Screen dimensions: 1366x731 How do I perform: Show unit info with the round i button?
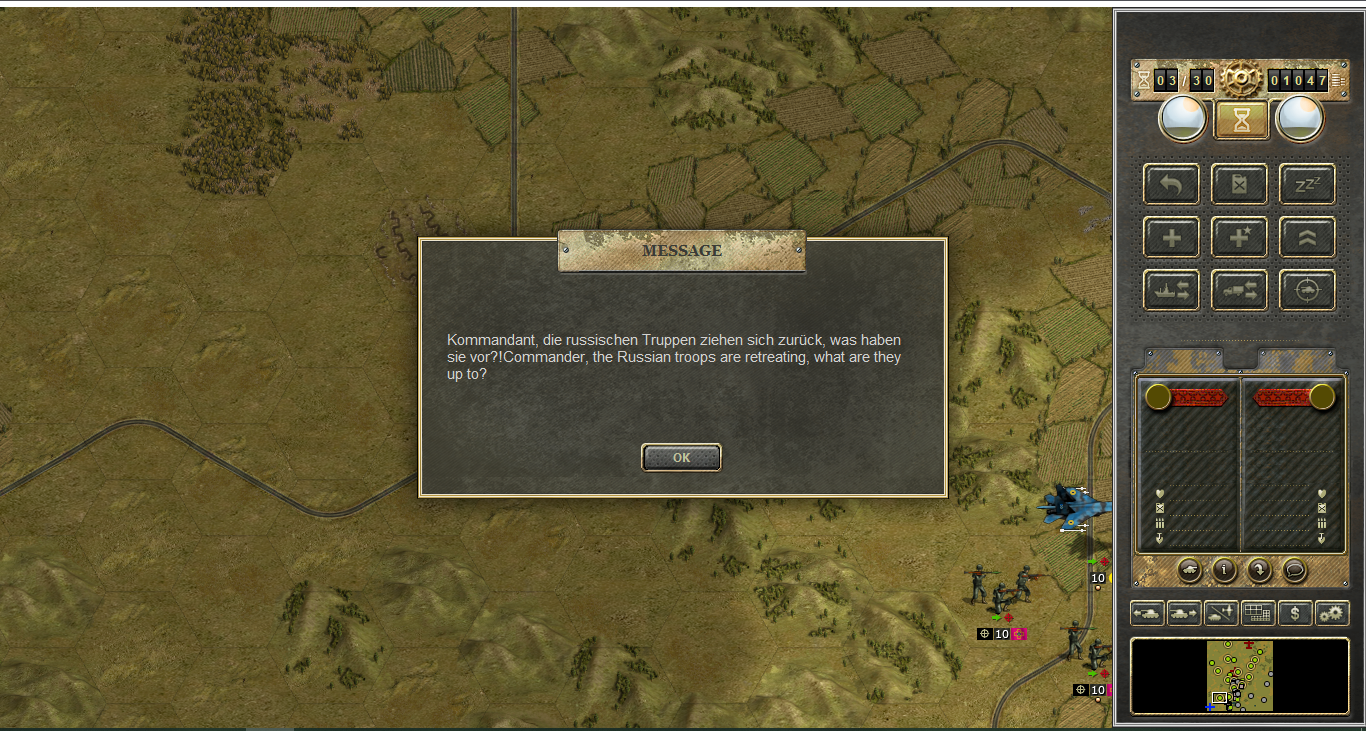tap(1224, 570)
